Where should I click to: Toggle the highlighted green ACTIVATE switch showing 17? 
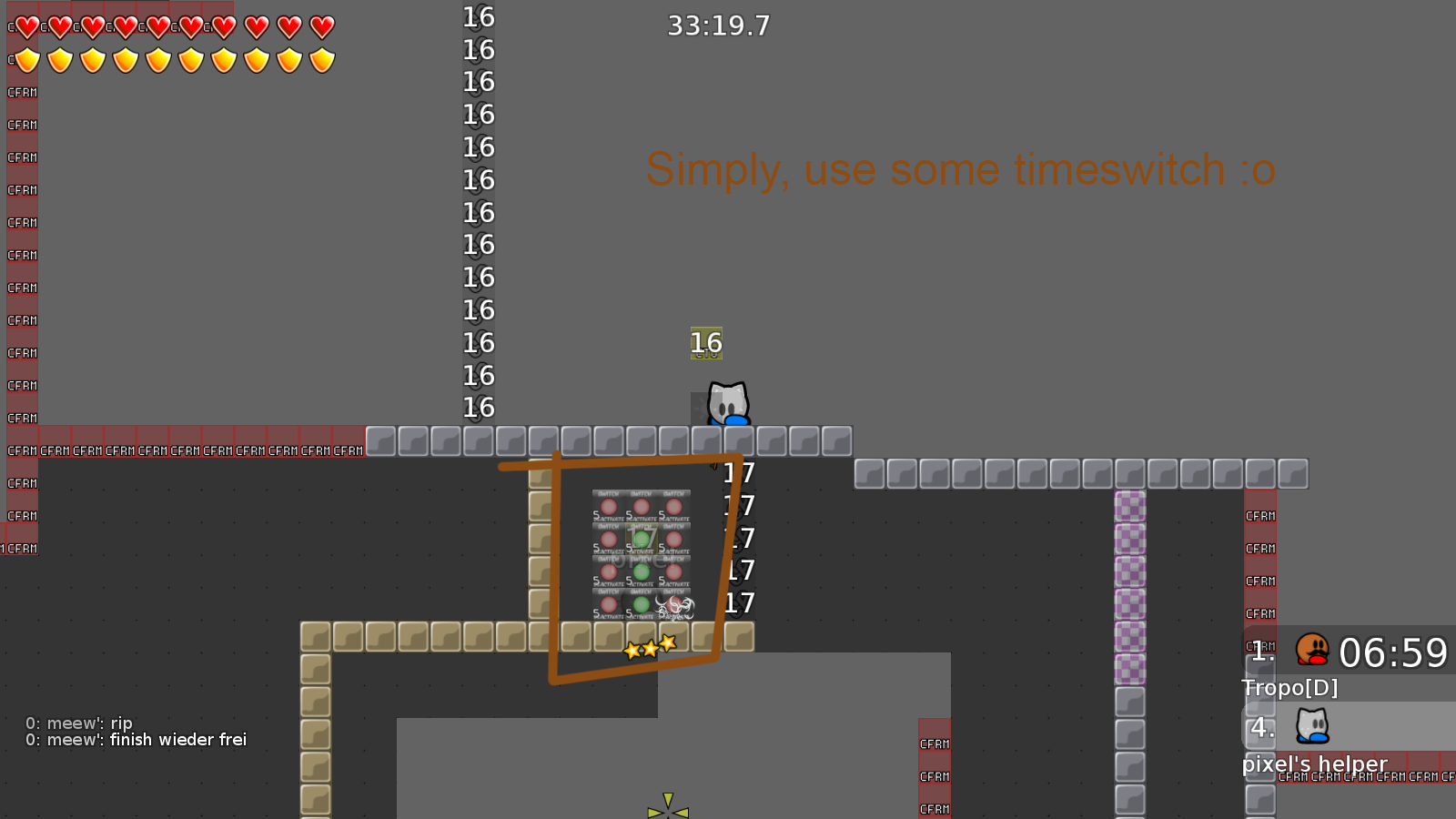pyautogui.click(x=641, y=538)
